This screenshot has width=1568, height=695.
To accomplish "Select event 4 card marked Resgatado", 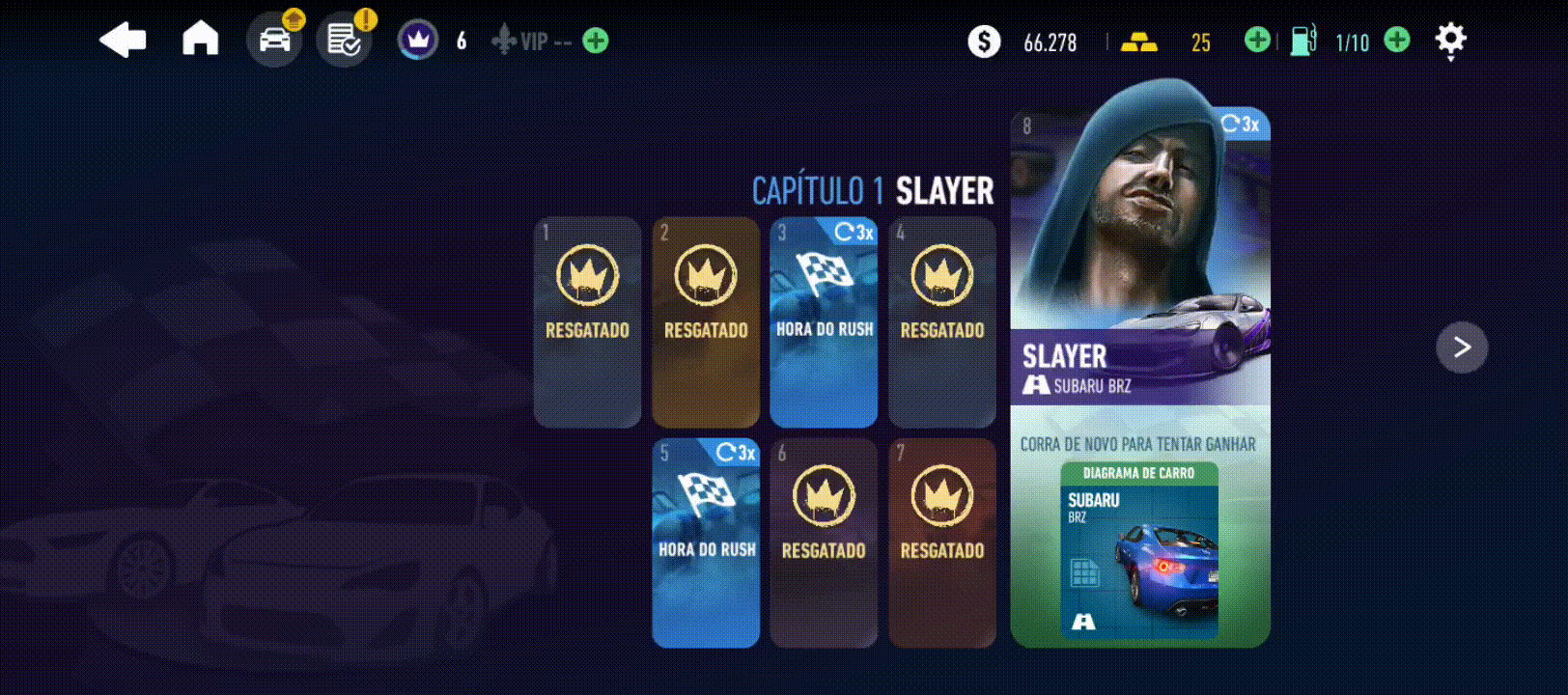I will (x=941, y=321).
